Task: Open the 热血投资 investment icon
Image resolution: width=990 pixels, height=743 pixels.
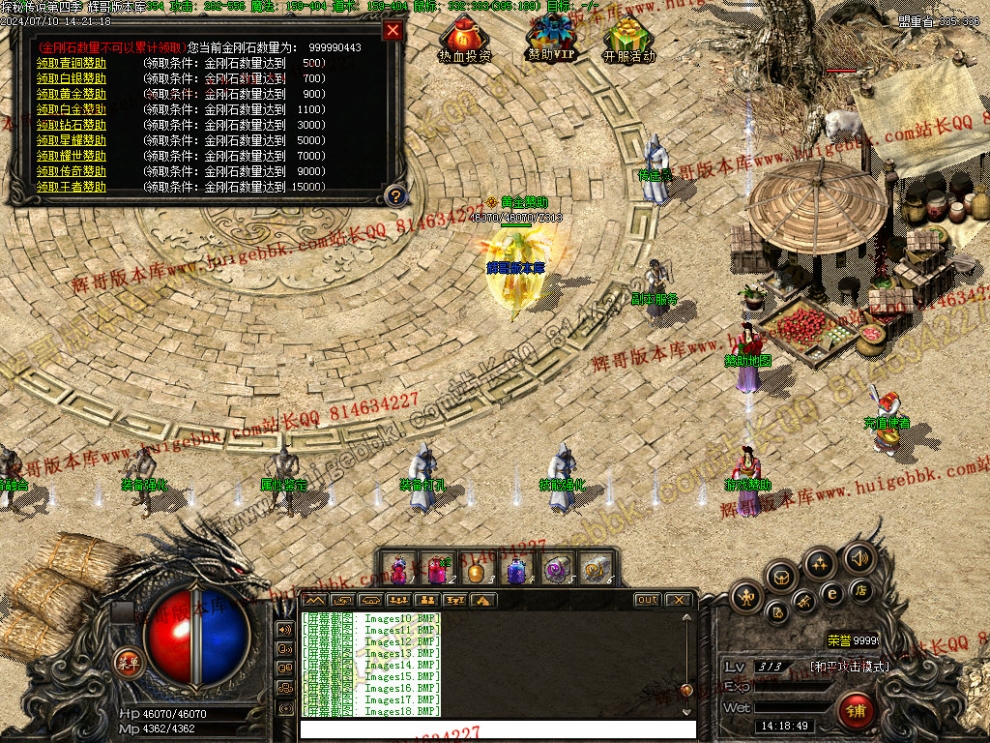Action: coord(464,40)
